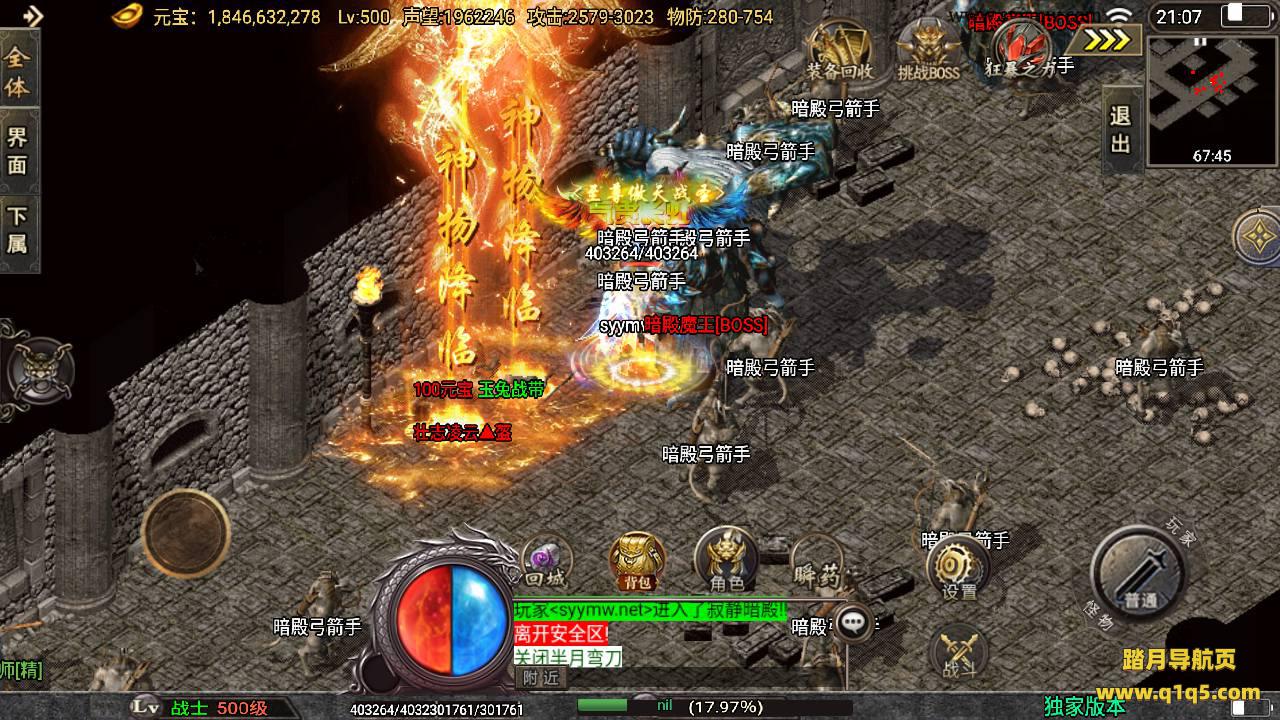1280x720 pixels.
Task: Tap the 挑战BOSS challenge icon
Action: click(928, 50)
